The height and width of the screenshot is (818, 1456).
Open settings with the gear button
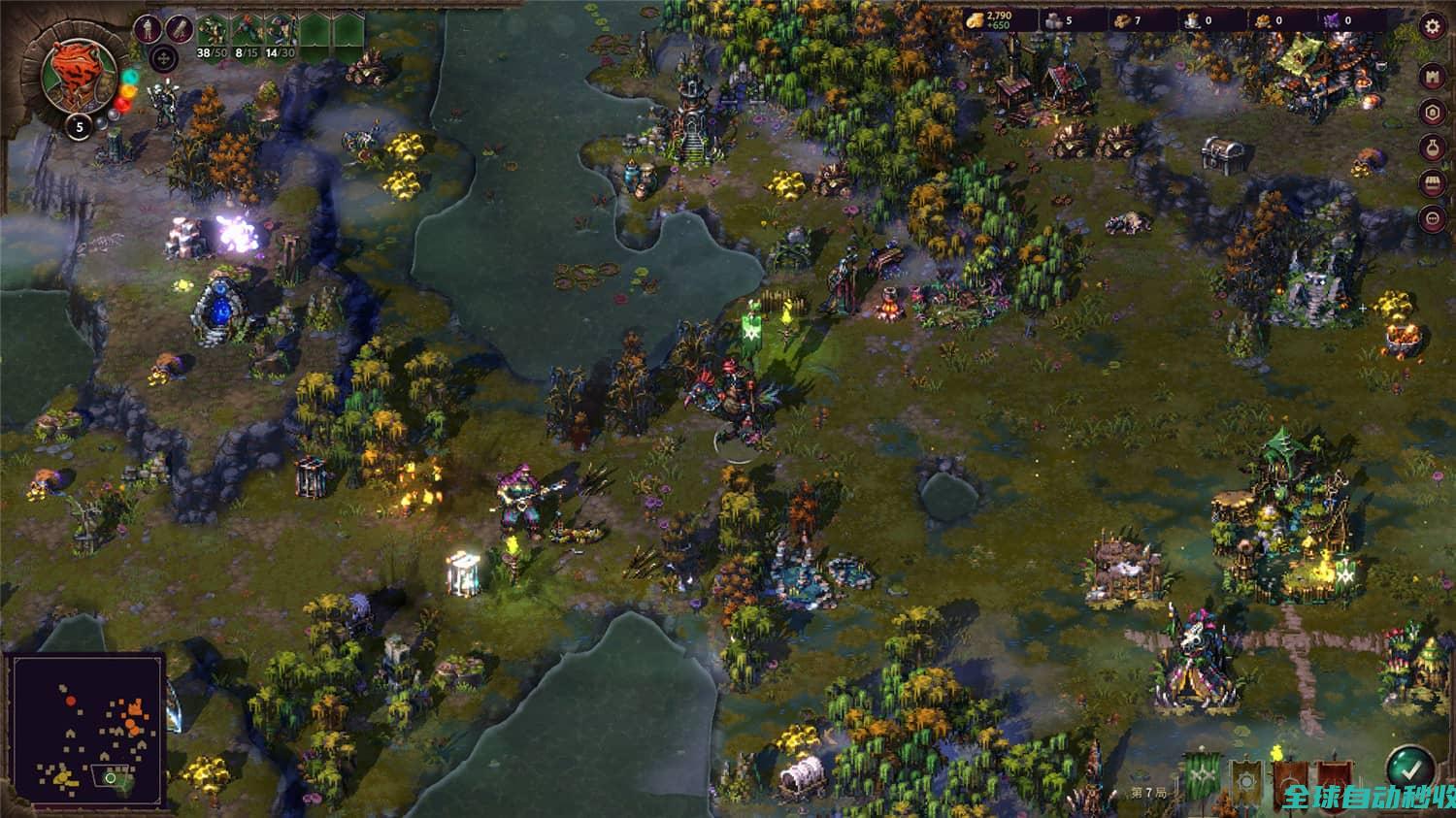pos(1433,26)
